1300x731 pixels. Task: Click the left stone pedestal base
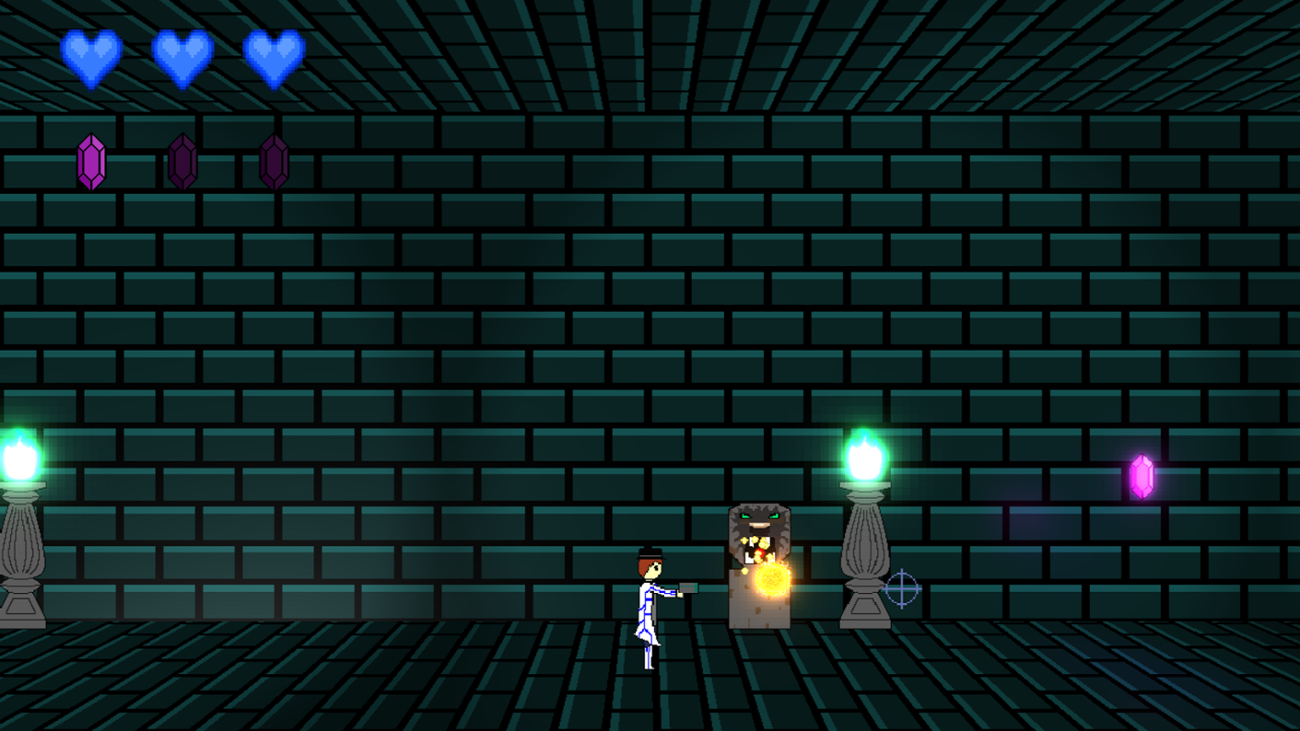tap(22, 610)
